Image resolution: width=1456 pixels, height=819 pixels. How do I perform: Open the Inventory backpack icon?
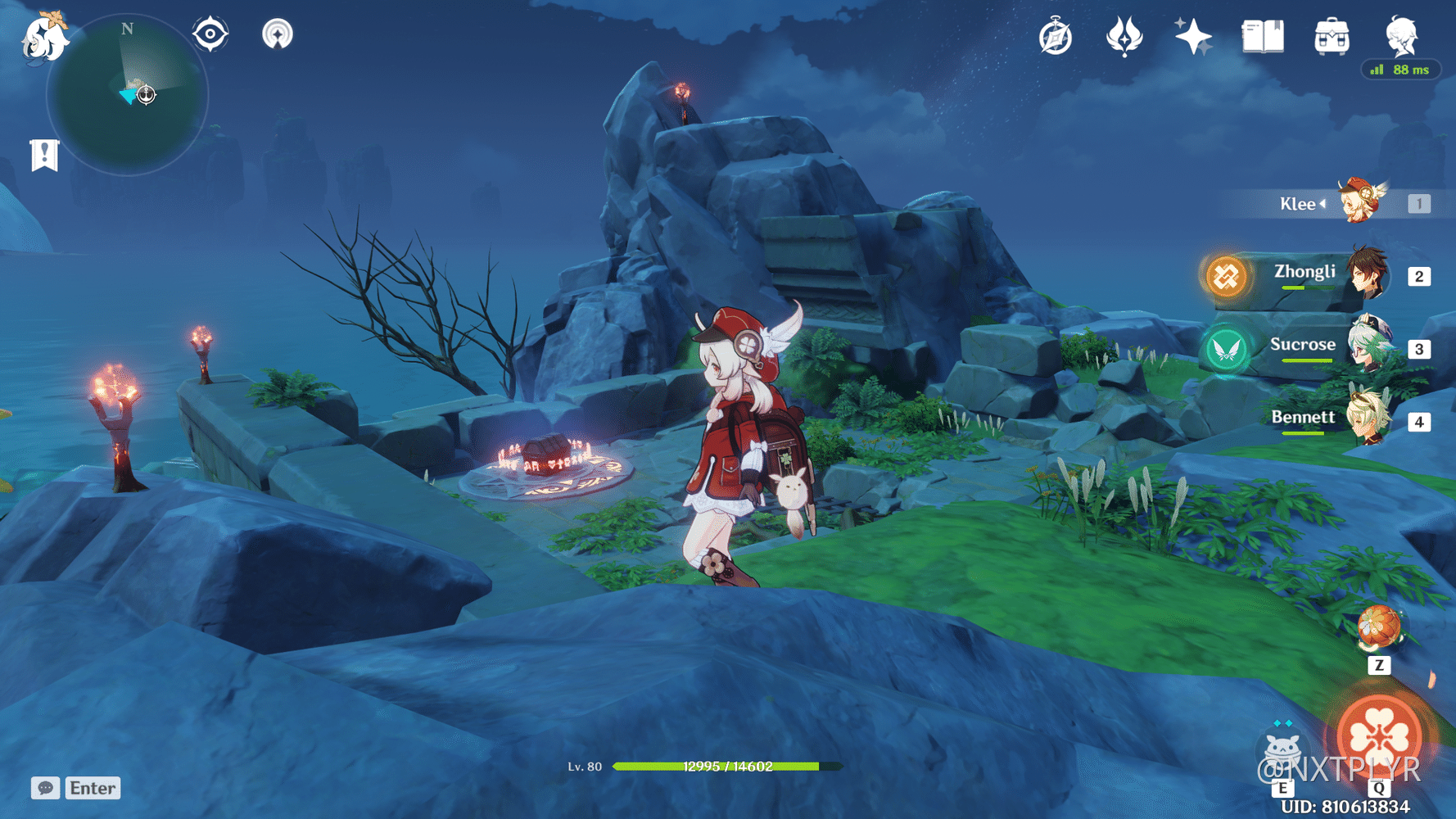(x=1331, y=36)
